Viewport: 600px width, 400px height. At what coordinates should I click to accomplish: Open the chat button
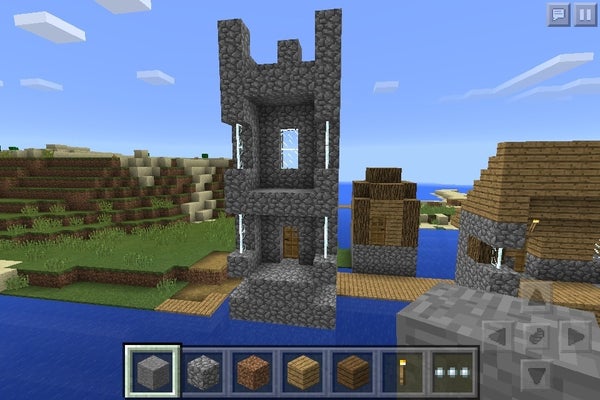pos(558,14)
